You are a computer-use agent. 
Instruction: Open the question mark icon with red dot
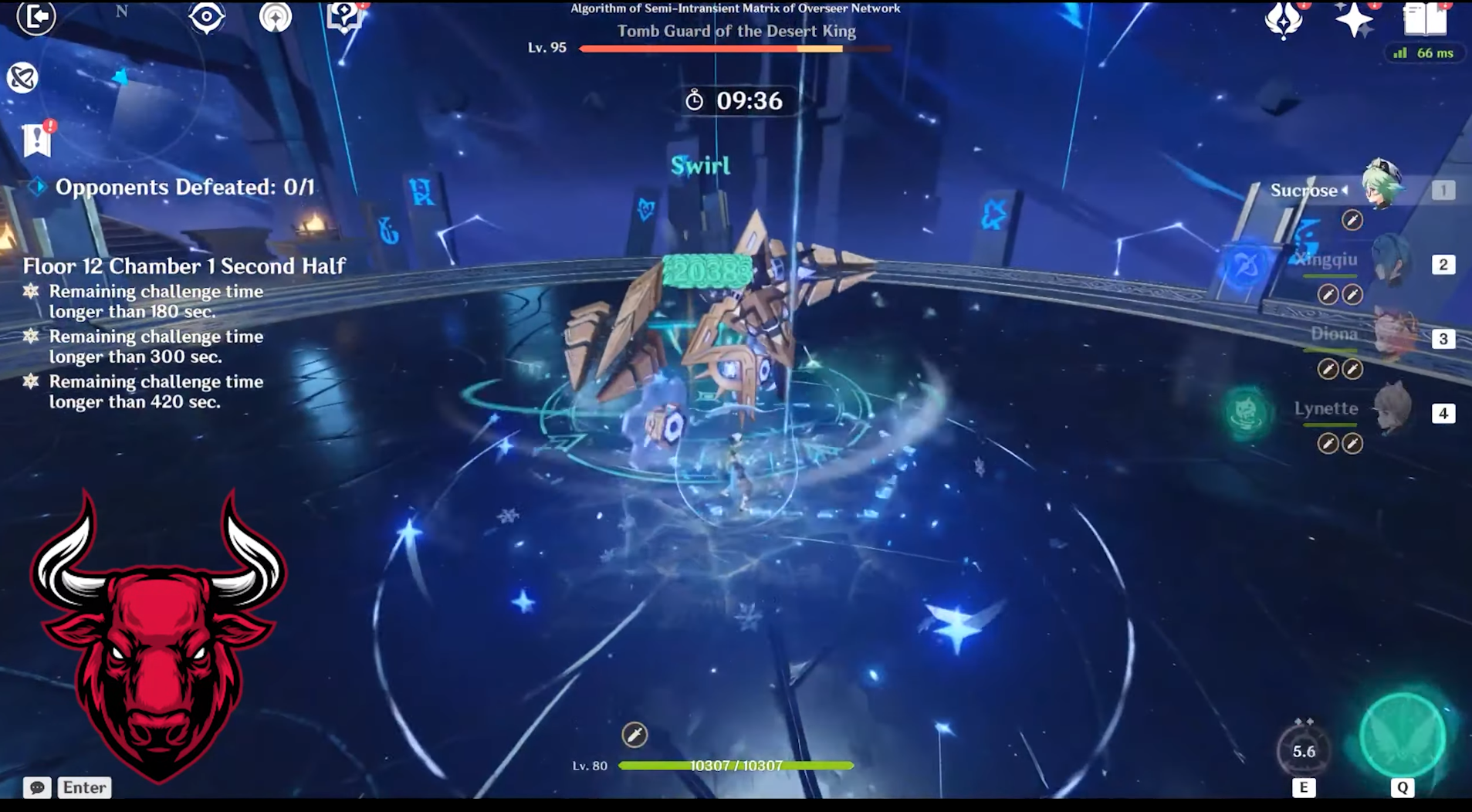pyautogui.click(x=344, y=15)
